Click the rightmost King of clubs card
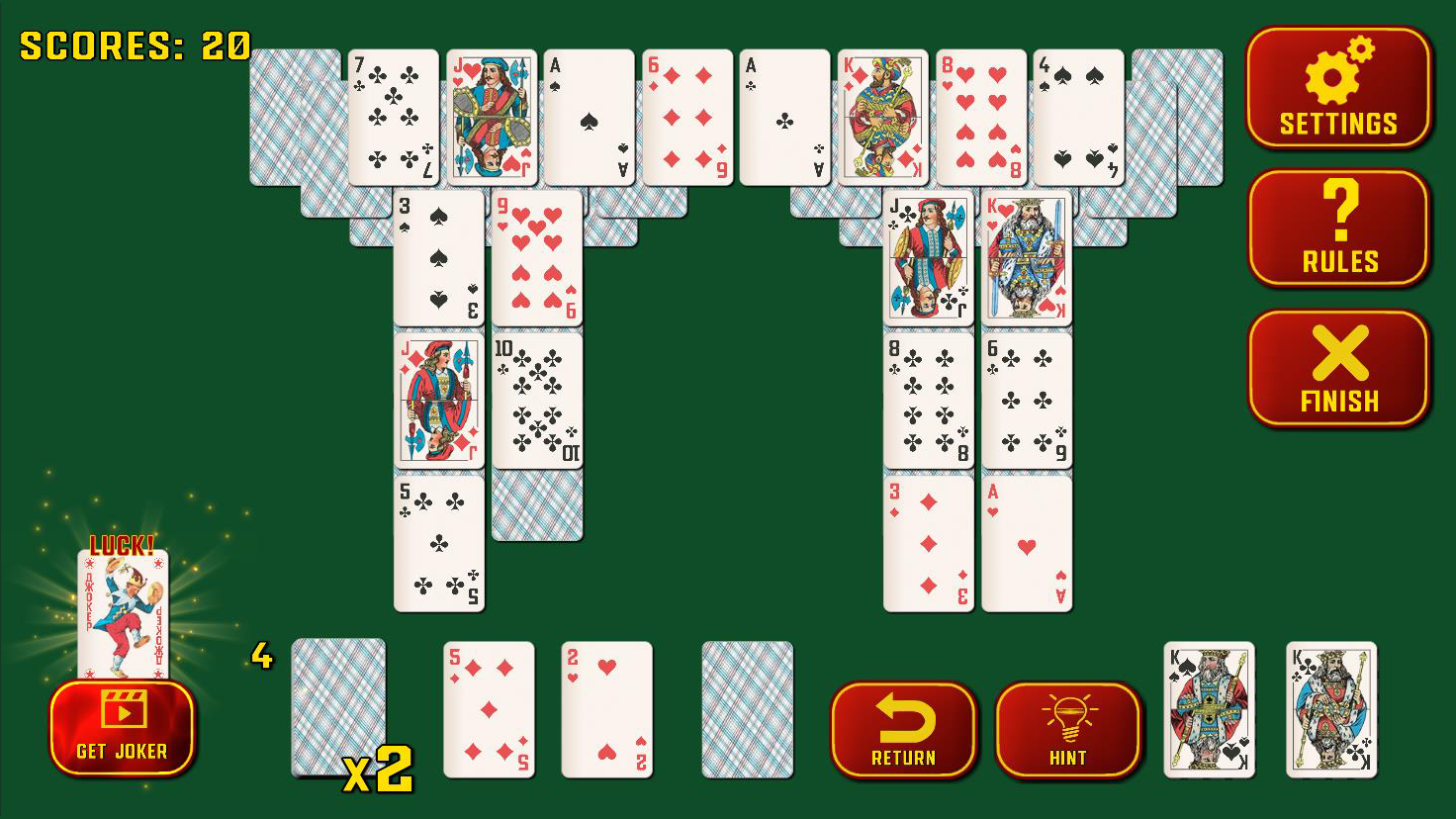This screenshot has width=1456, height=819. click(1330, 710)
